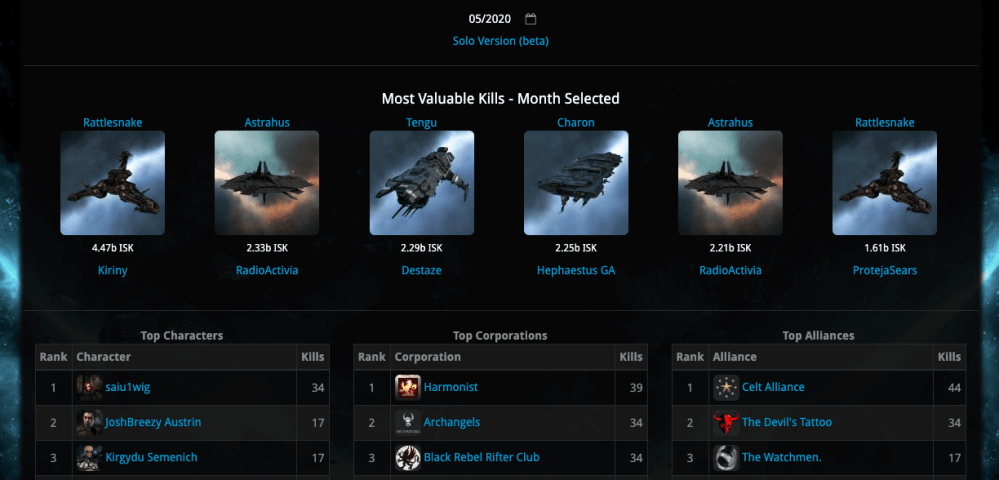
Task: Click the Tengu ship name link
Action: (x=421, y=122)
